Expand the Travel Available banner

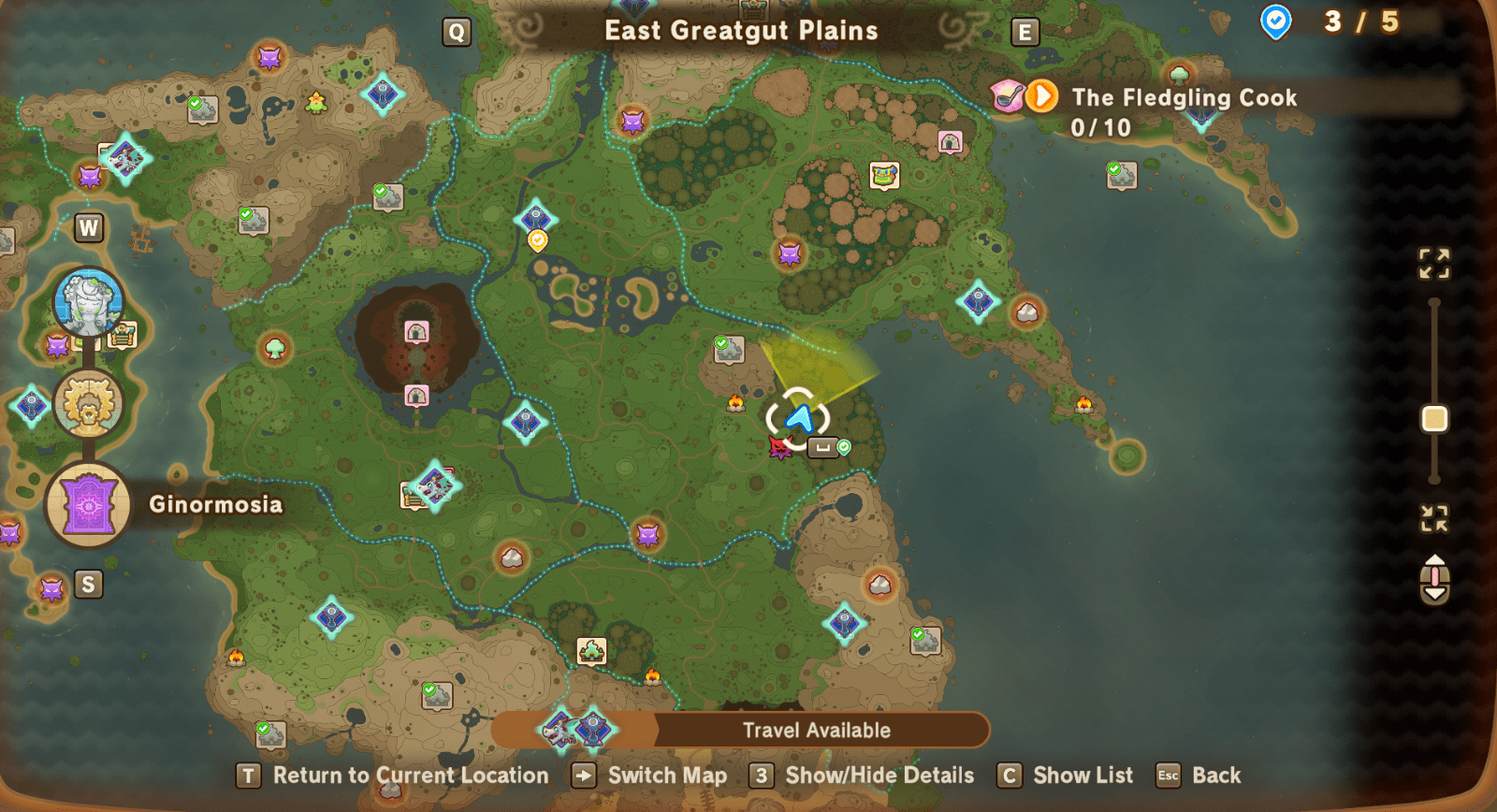[x=817, y=732]
